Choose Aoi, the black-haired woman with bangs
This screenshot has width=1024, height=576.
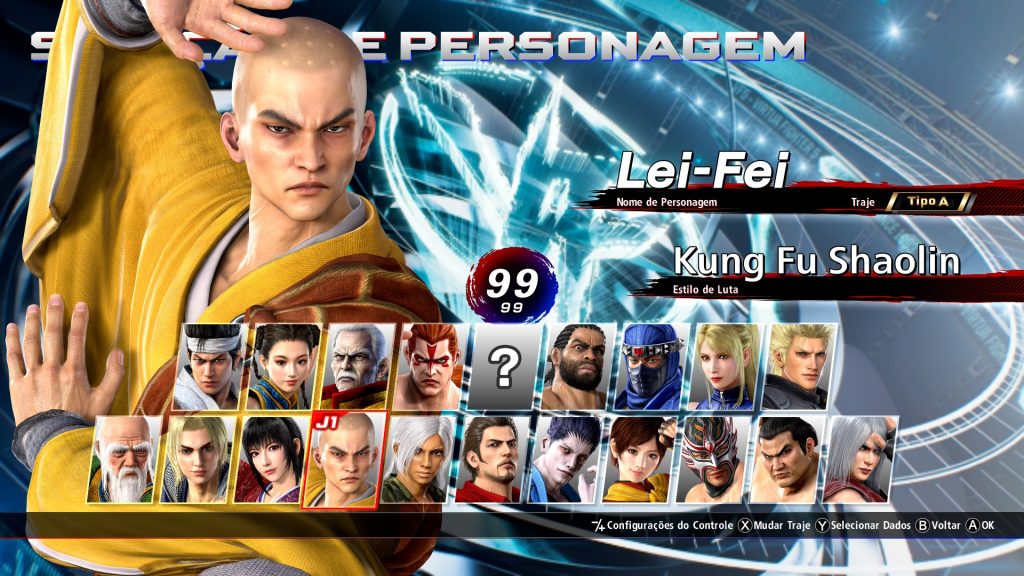[x=272, y=460]
